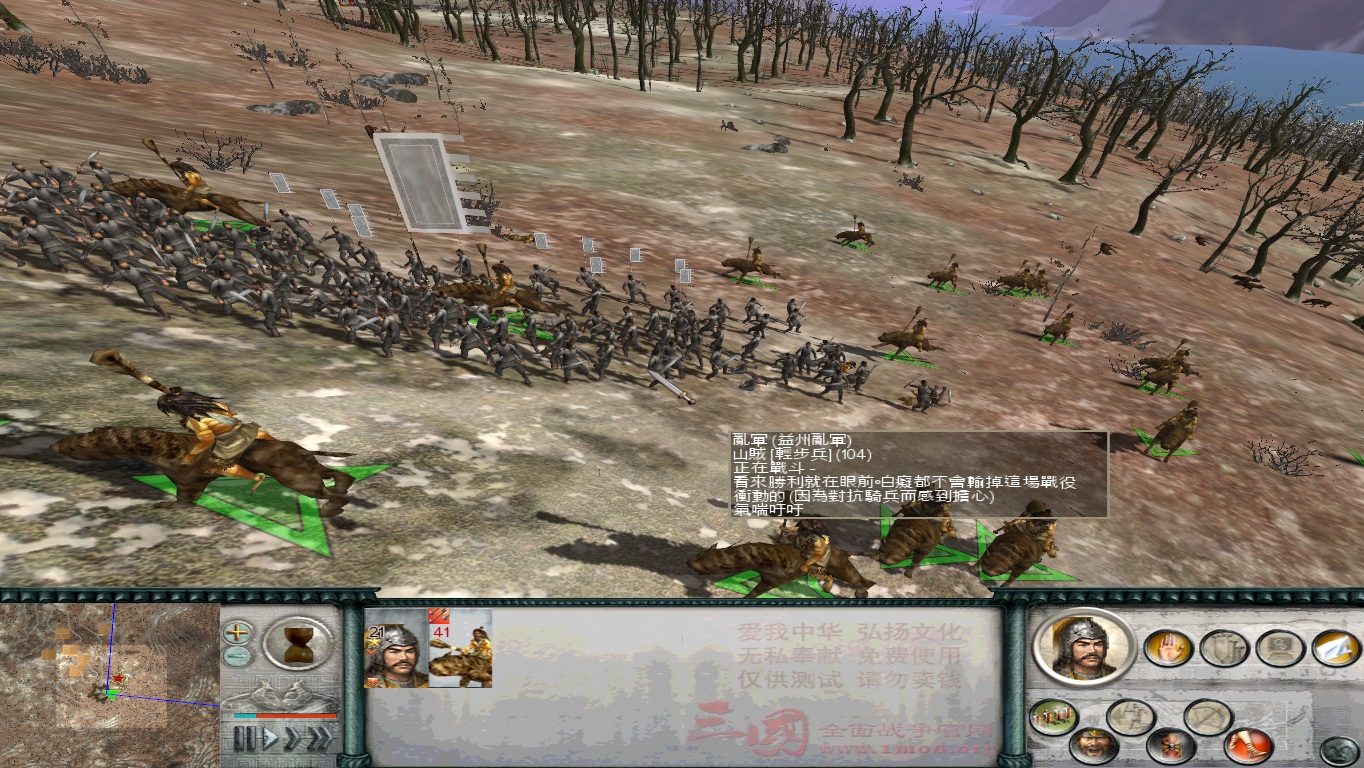This screenshot has width=1364, height=768.
Task: Signal withdrawal with the white flag icon
Action: 1335,648
